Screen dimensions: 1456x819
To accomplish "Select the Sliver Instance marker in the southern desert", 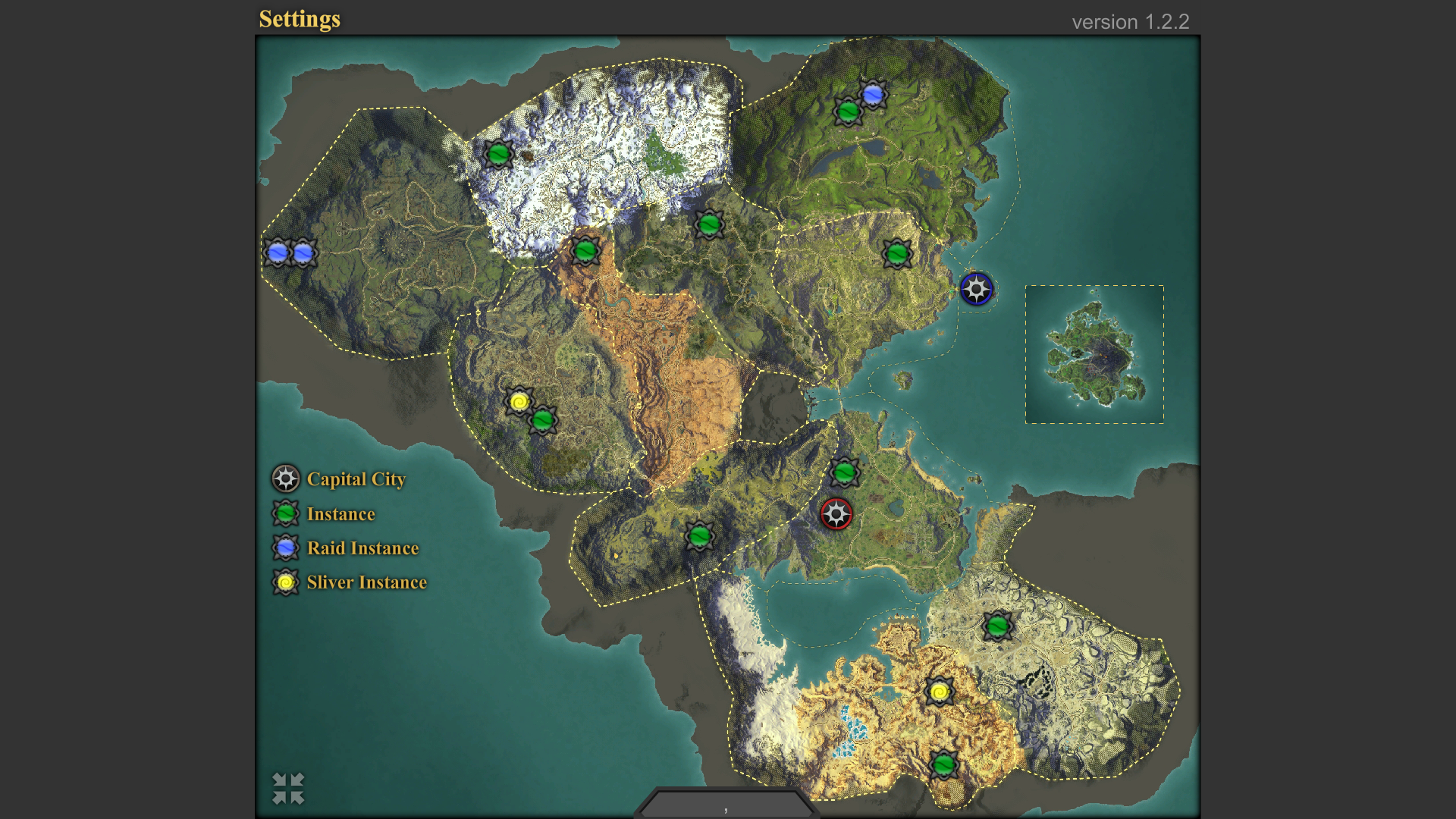I will coord(939,691).
